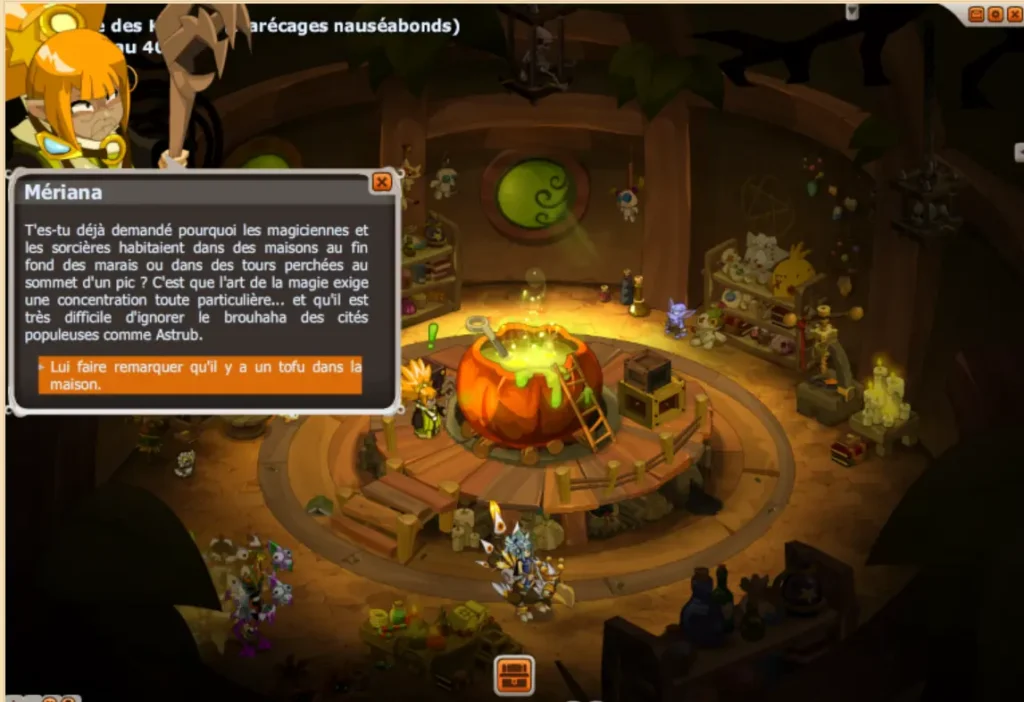The width and height of the screenshot is (1024, 702).
Task: Click the orange window button left of the gear
Action: click(976, 13)
